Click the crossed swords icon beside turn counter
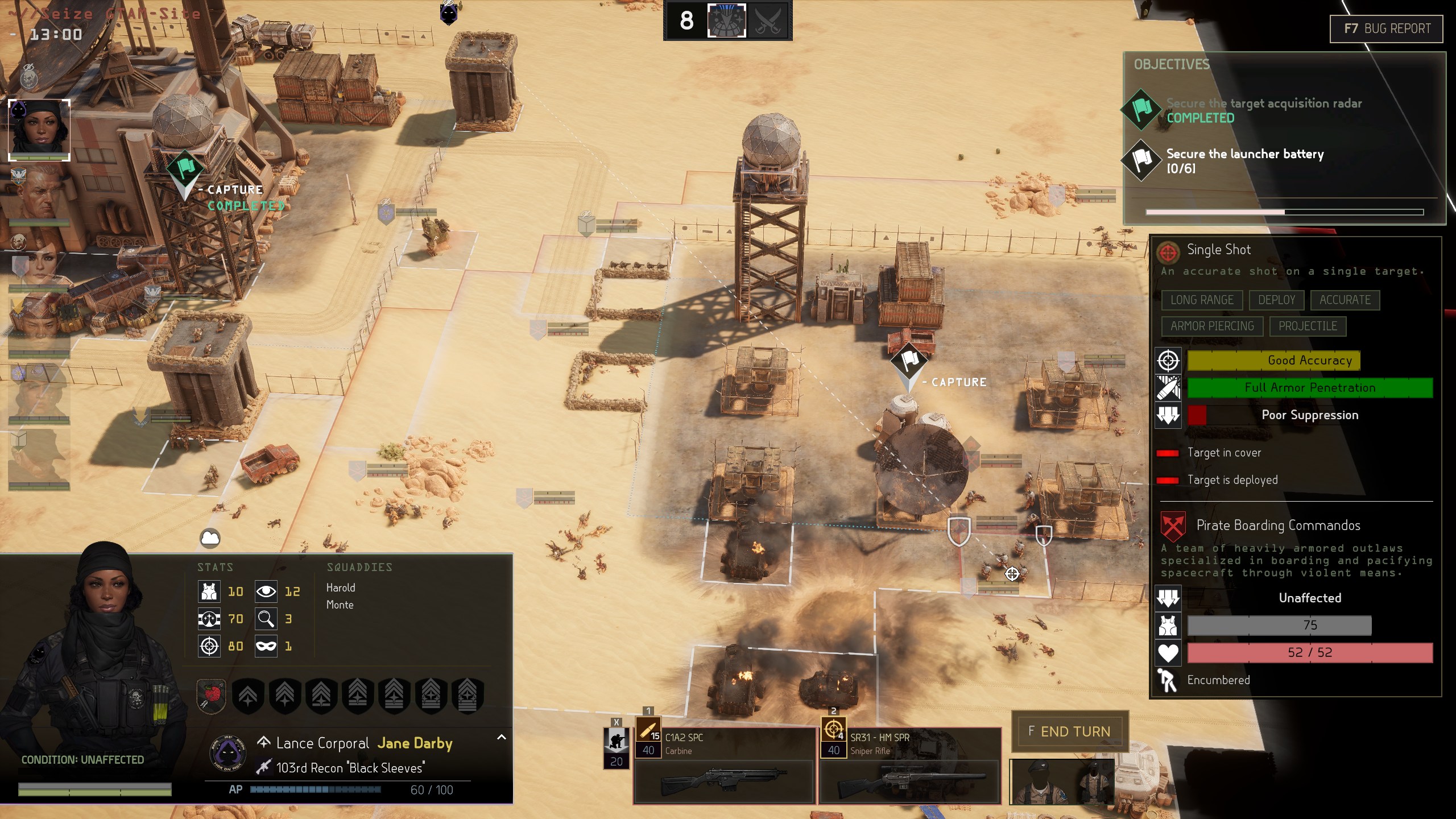 pos(767,21)
